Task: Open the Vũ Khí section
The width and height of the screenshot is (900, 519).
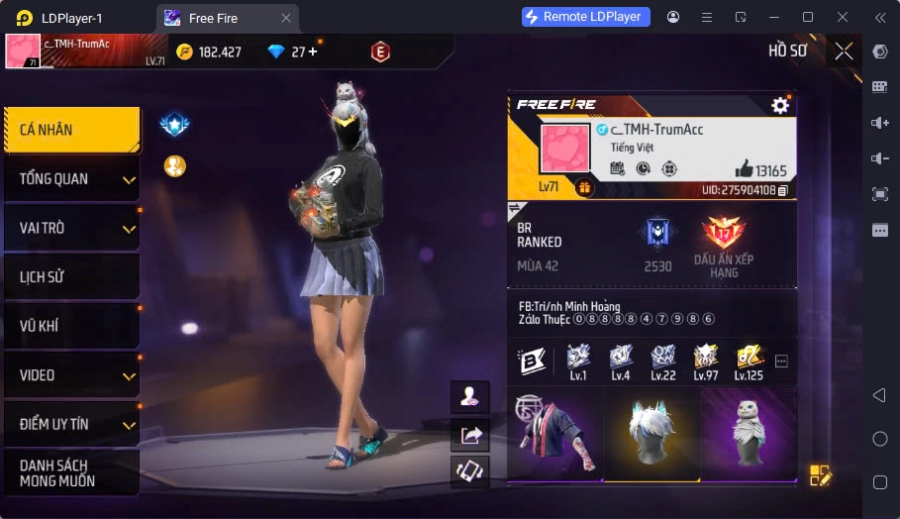Action: (71, 326)
